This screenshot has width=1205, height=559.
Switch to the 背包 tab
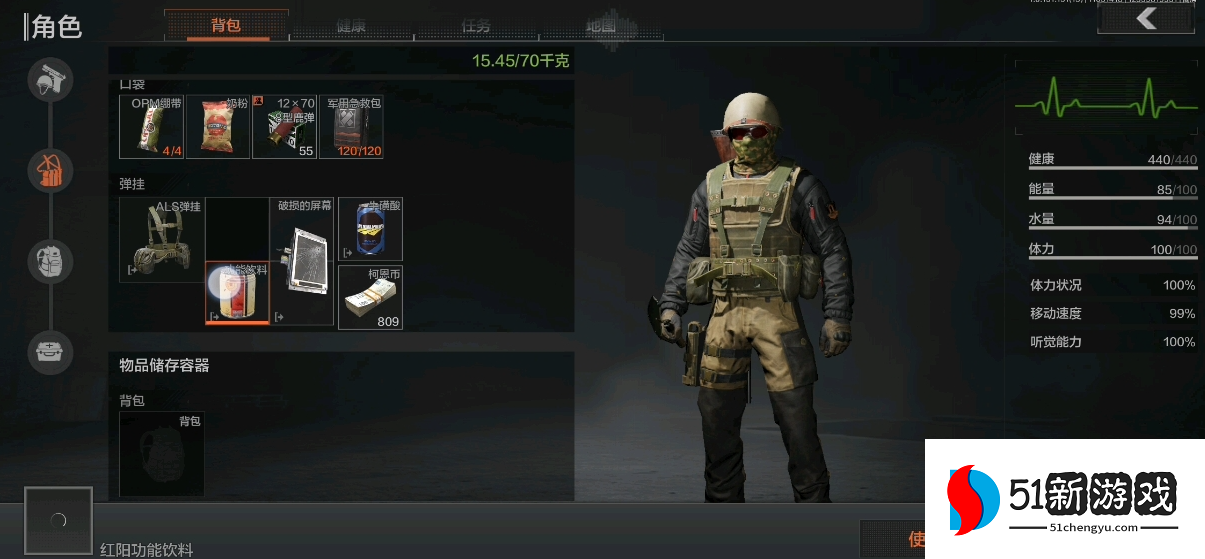226,26
